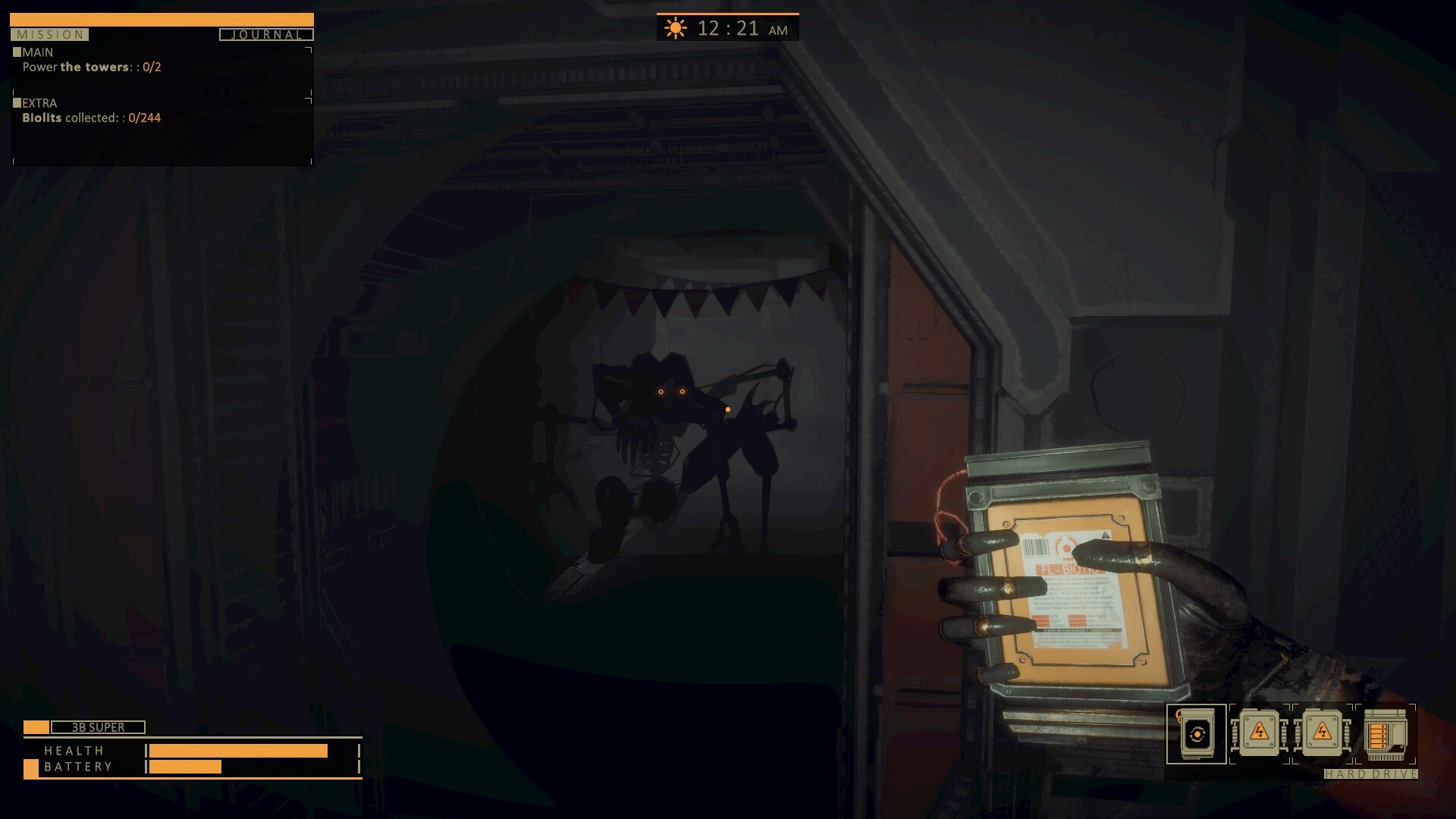The image size is (1456, 819).
Task: Click the EXTRA objective square marker
Action: click(x=17, y=102)
